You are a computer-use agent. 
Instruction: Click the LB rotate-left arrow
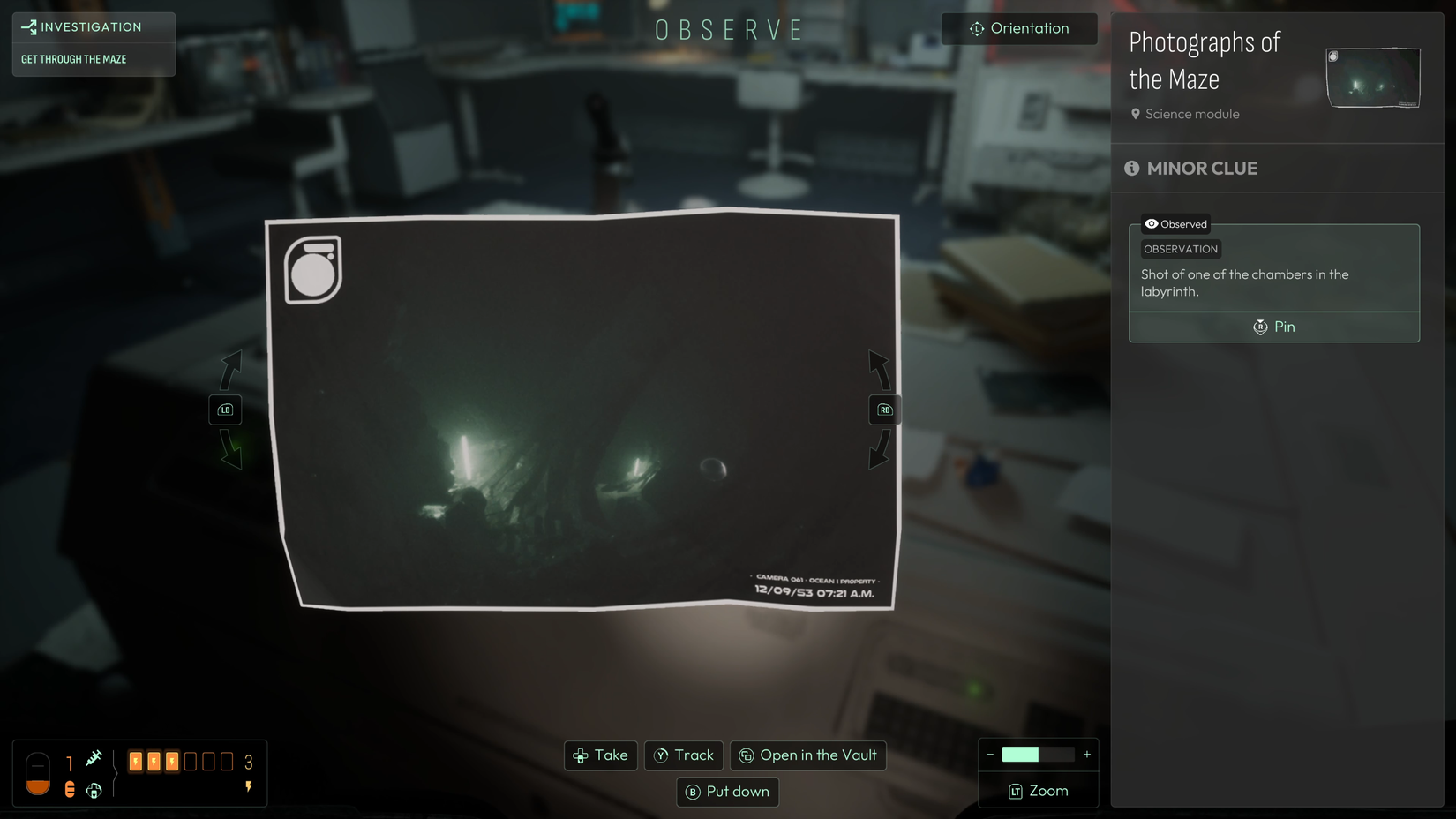227,409
